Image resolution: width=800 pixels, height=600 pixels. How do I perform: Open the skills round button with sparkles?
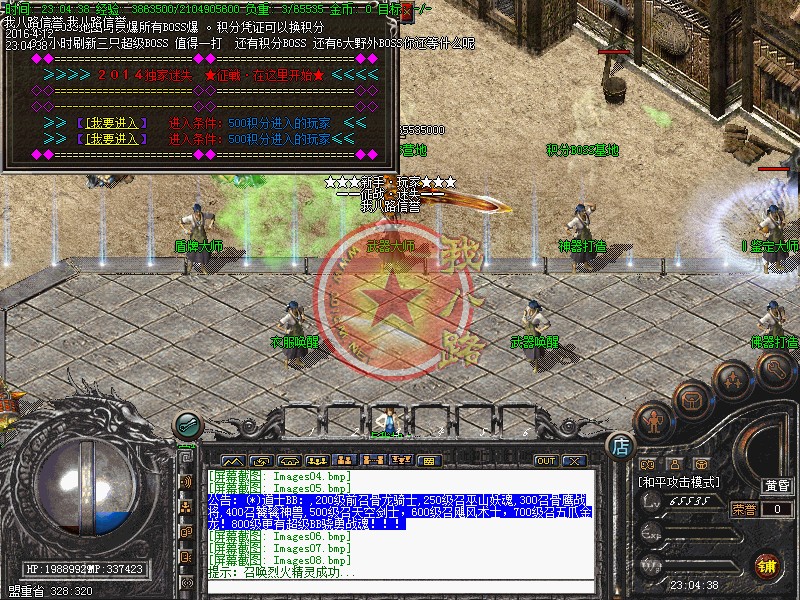pos(733,380)
